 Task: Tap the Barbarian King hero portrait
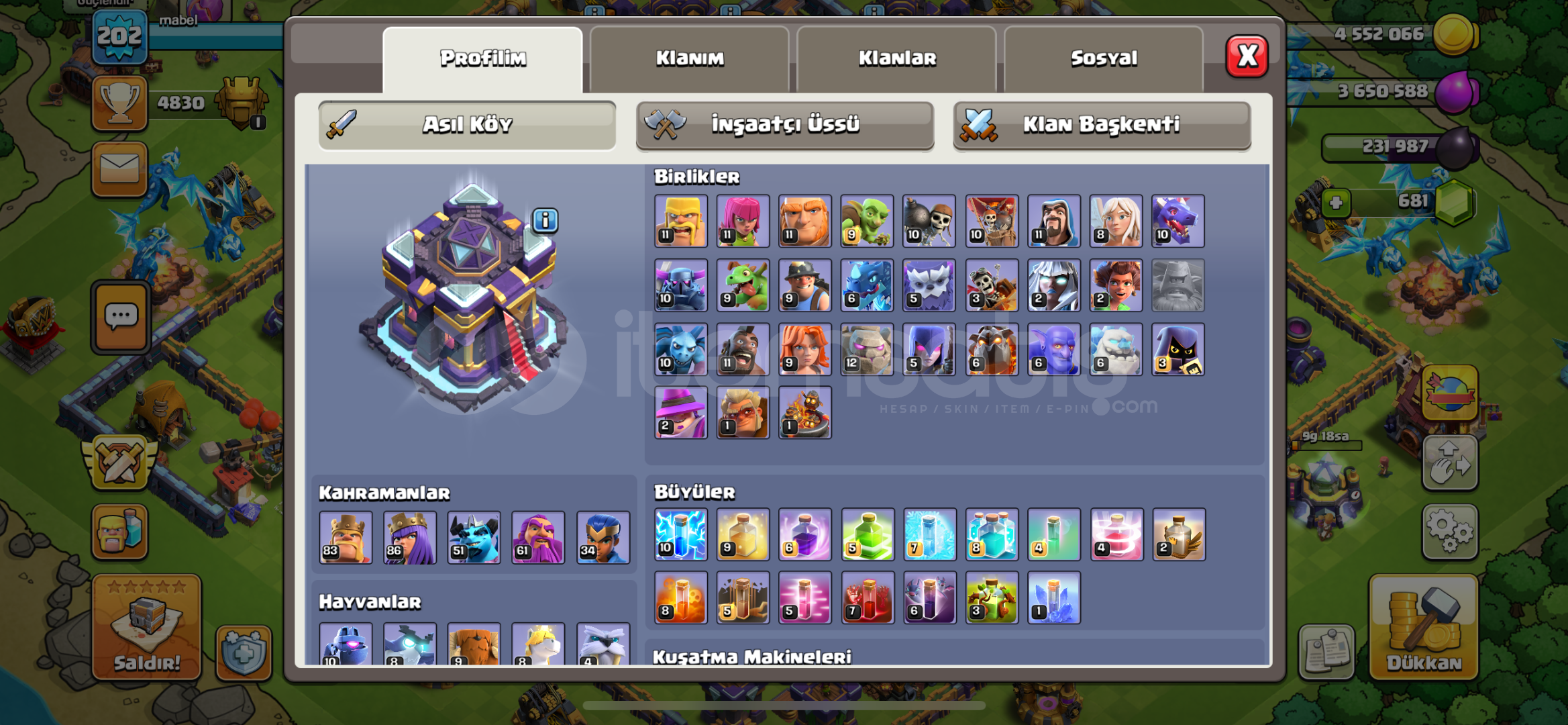pos(346,537)
